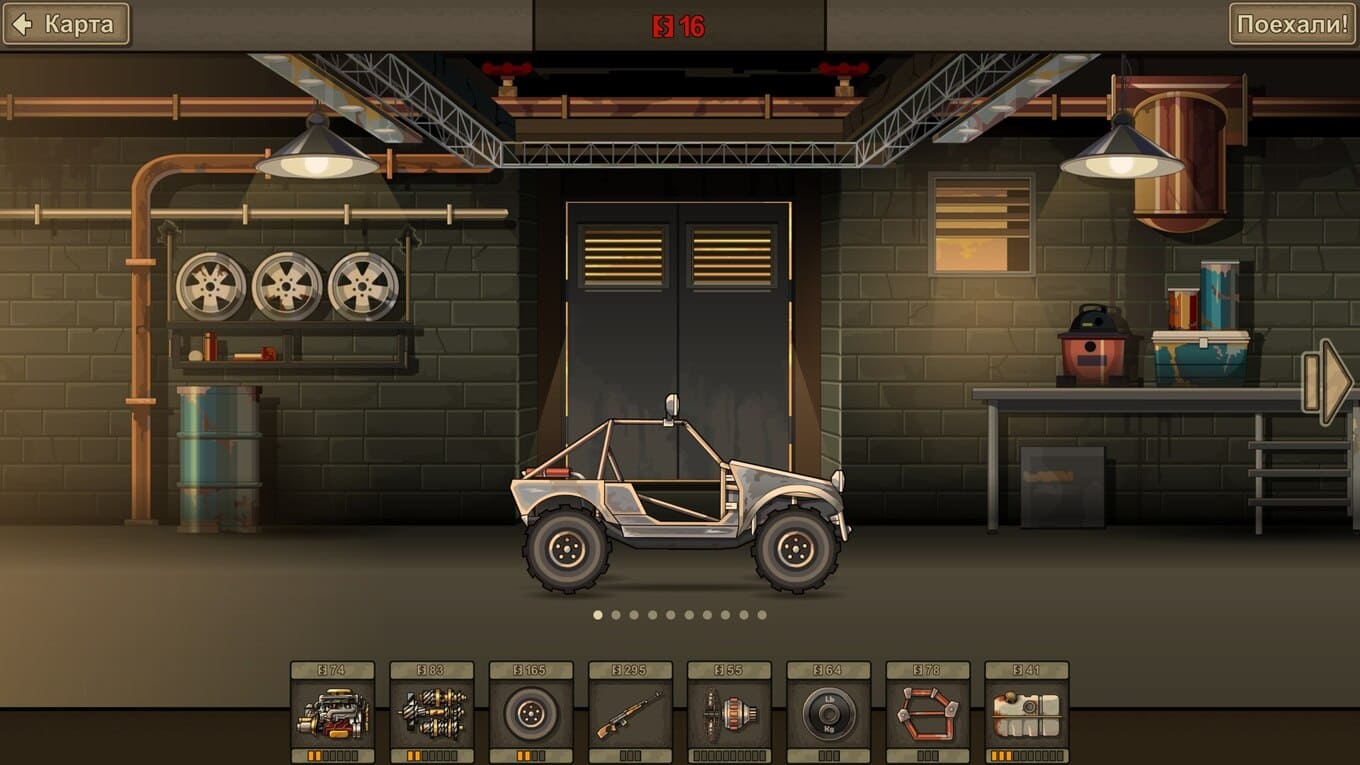This screenshot has height=765, width=1360.
Task: Pick the Lb/Kg weight upgrade
Action: [x=828, y=713]
